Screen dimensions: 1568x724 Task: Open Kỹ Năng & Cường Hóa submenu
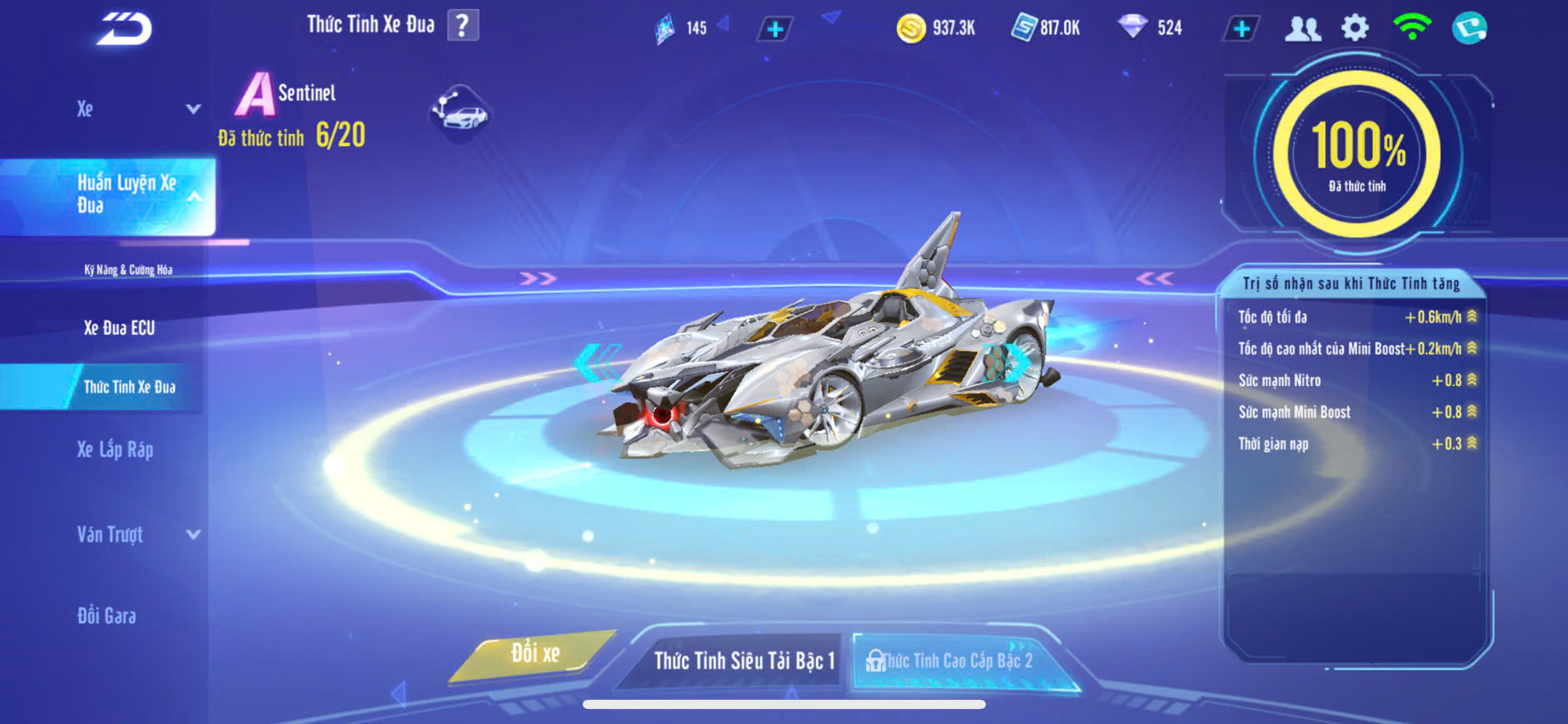click(128, 270)
